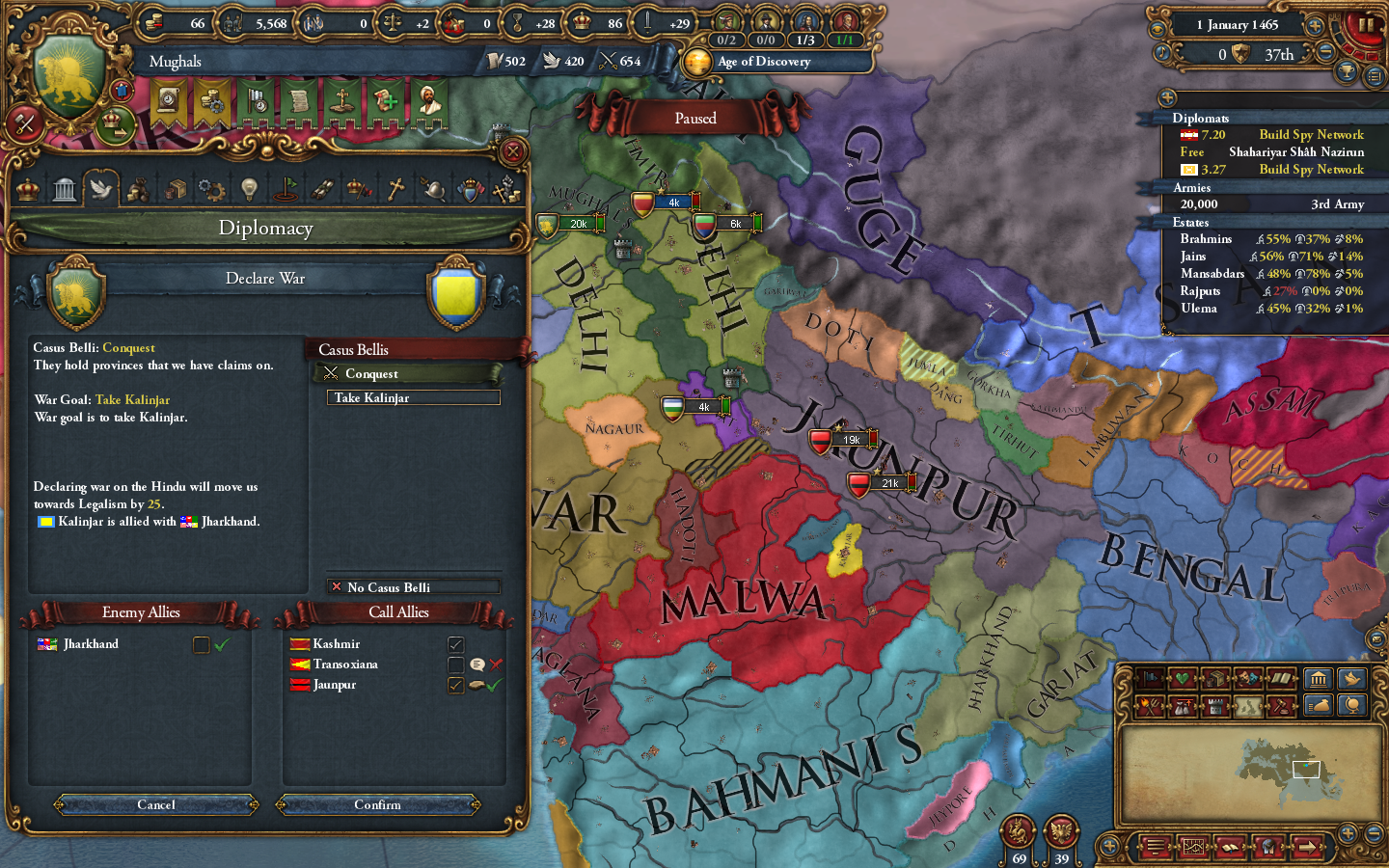Open the Military panel helmet icon
Screen dimensions: 1389x868
click(x=433, y=188)
